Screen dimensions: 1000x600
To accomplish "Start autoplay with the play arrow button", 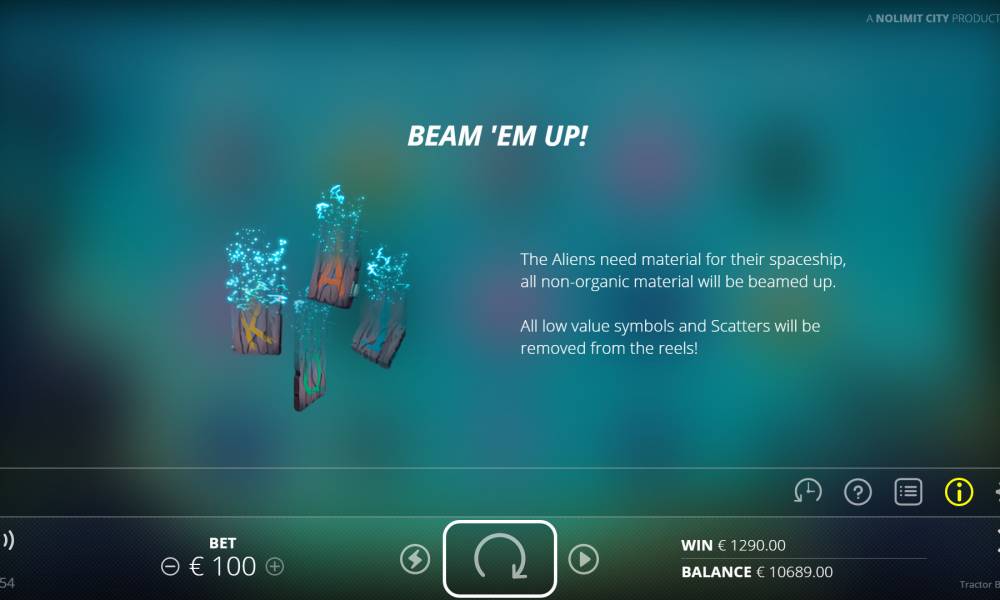I will (583, 559).
